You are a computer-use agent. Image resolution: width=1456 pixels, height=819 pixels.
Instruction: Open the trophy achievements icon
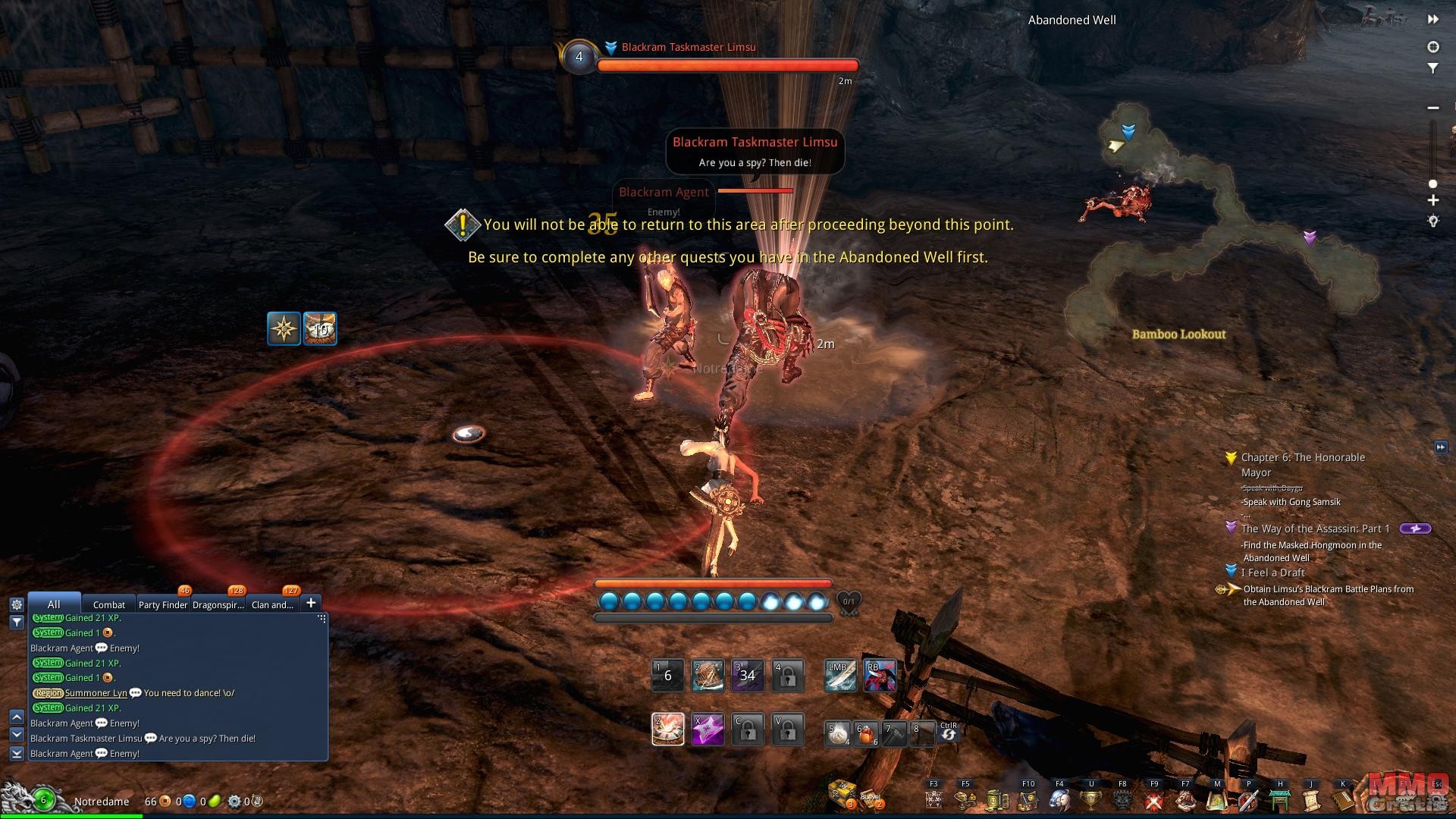tap(1090, 799)
